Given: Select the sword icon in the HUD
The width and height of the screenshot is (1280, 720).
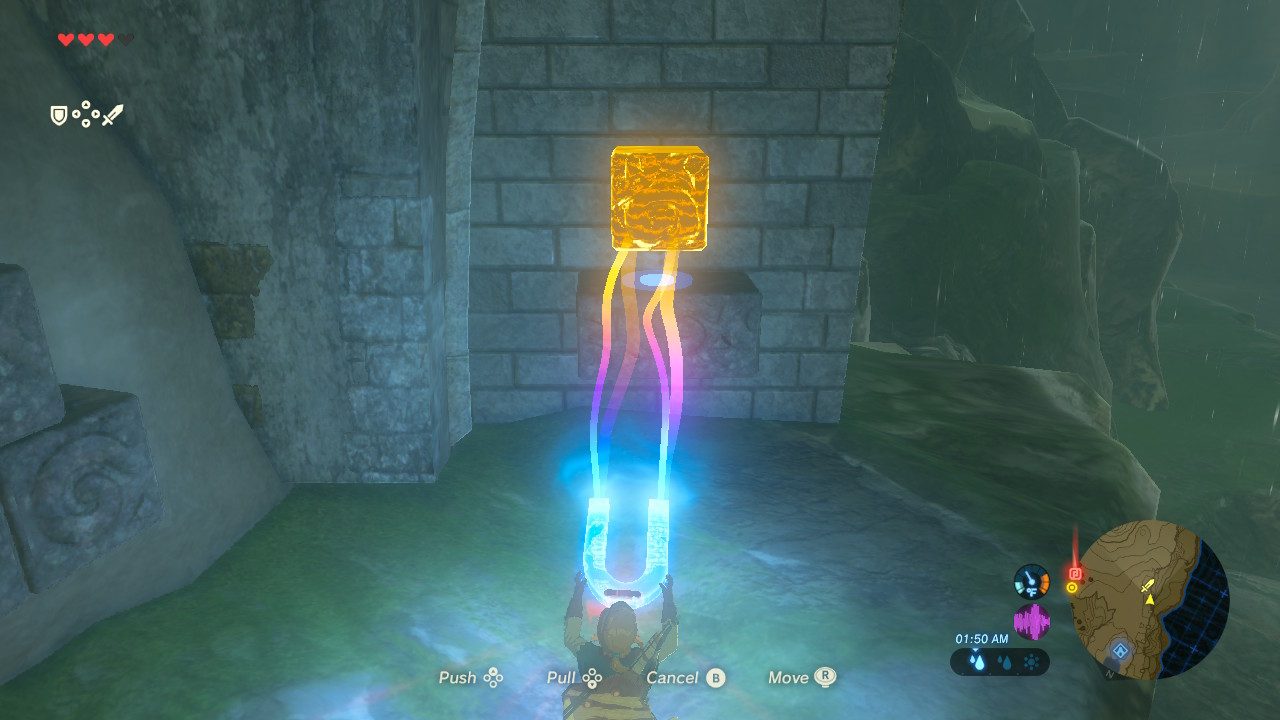Looking at the screenshot, I should pos(113,113).
